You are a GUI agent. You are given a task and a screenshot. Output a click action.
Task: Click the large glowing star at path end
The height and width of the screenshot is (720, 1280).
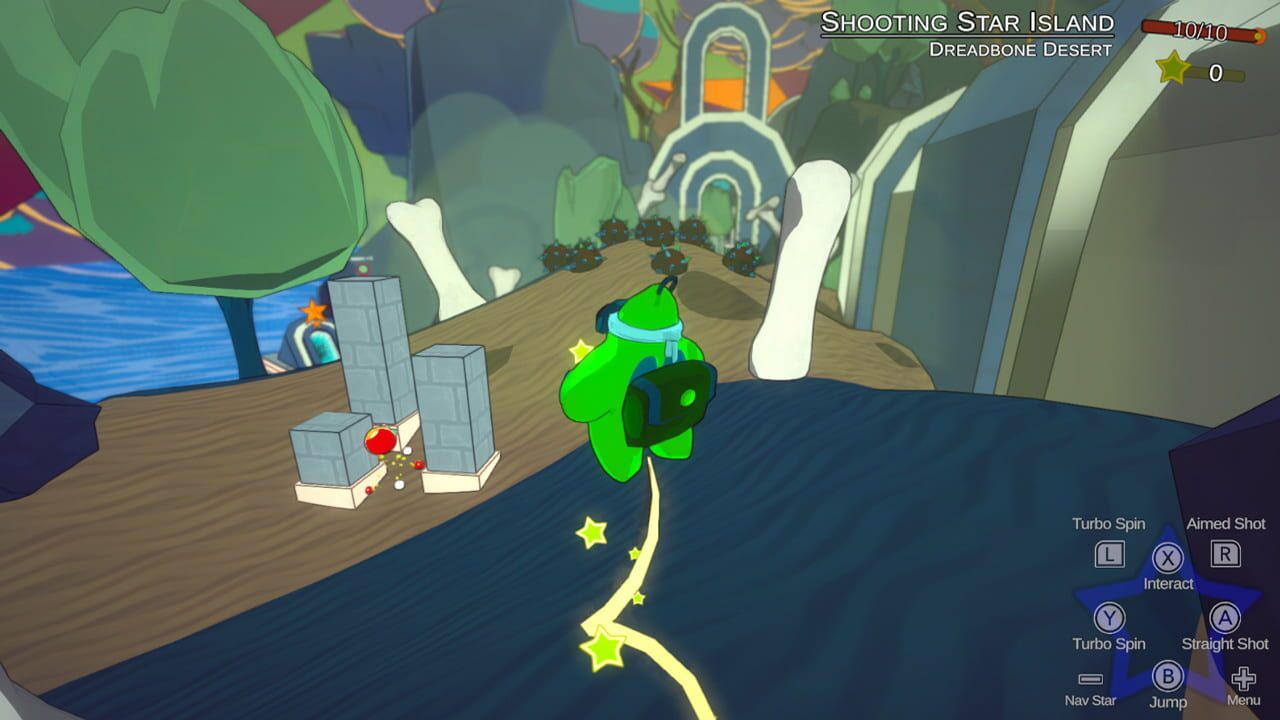point(601,645)
